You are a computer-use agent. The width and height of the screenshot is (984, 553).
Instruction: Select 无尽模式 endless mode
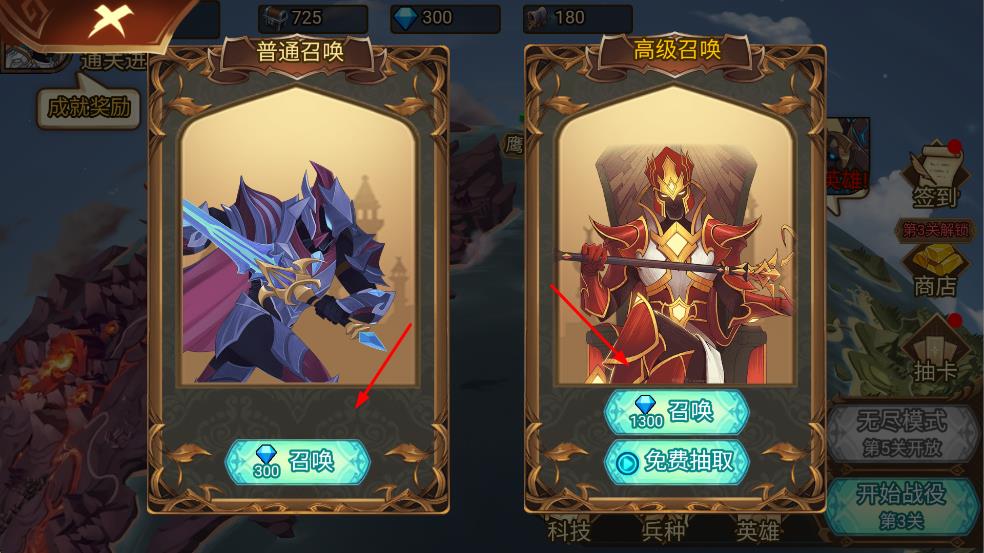901,431
